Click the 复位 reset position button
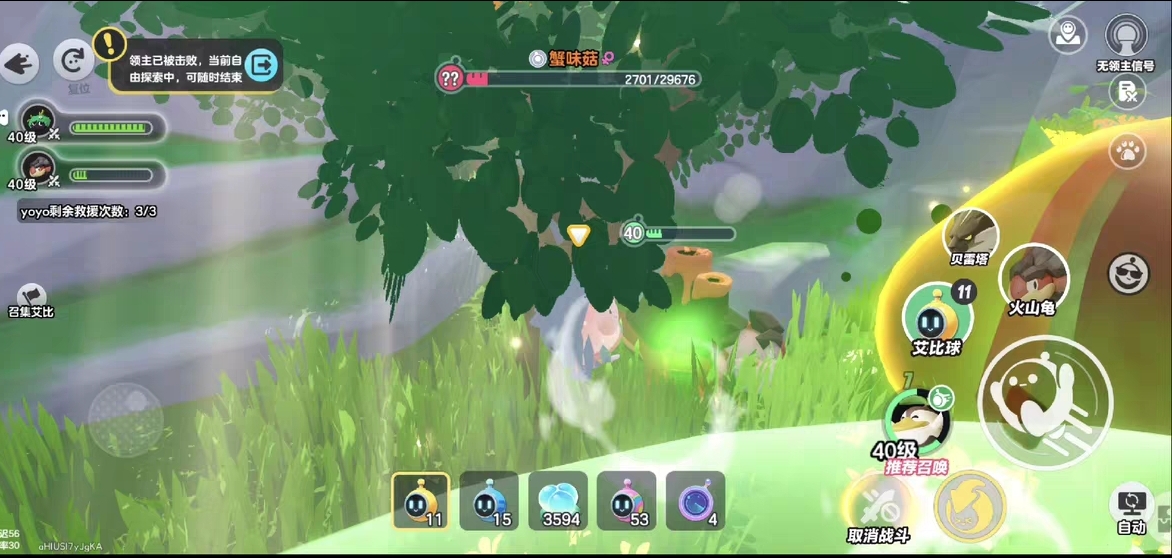1172x558 pixels. (x=73, y=62)
